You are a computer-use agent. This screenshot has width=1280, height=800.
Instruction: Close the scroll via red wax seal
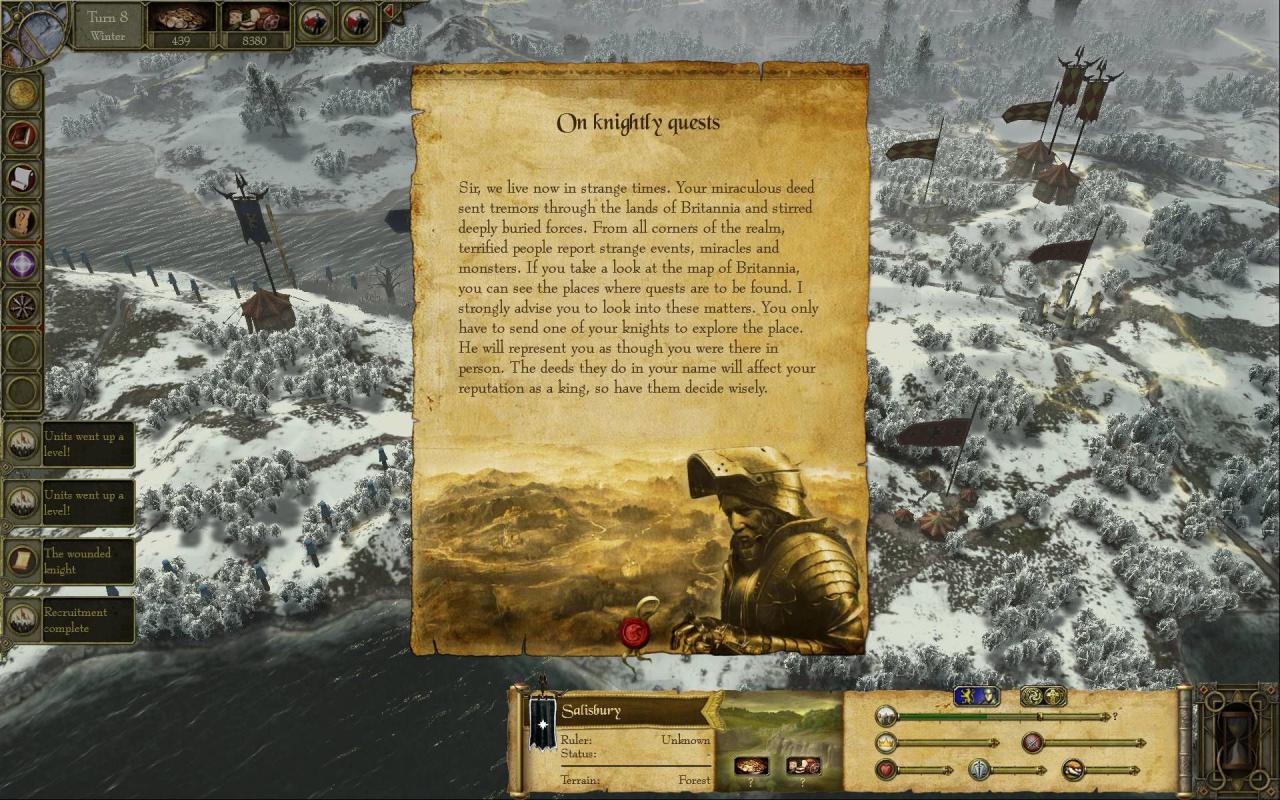click(634, 632)
